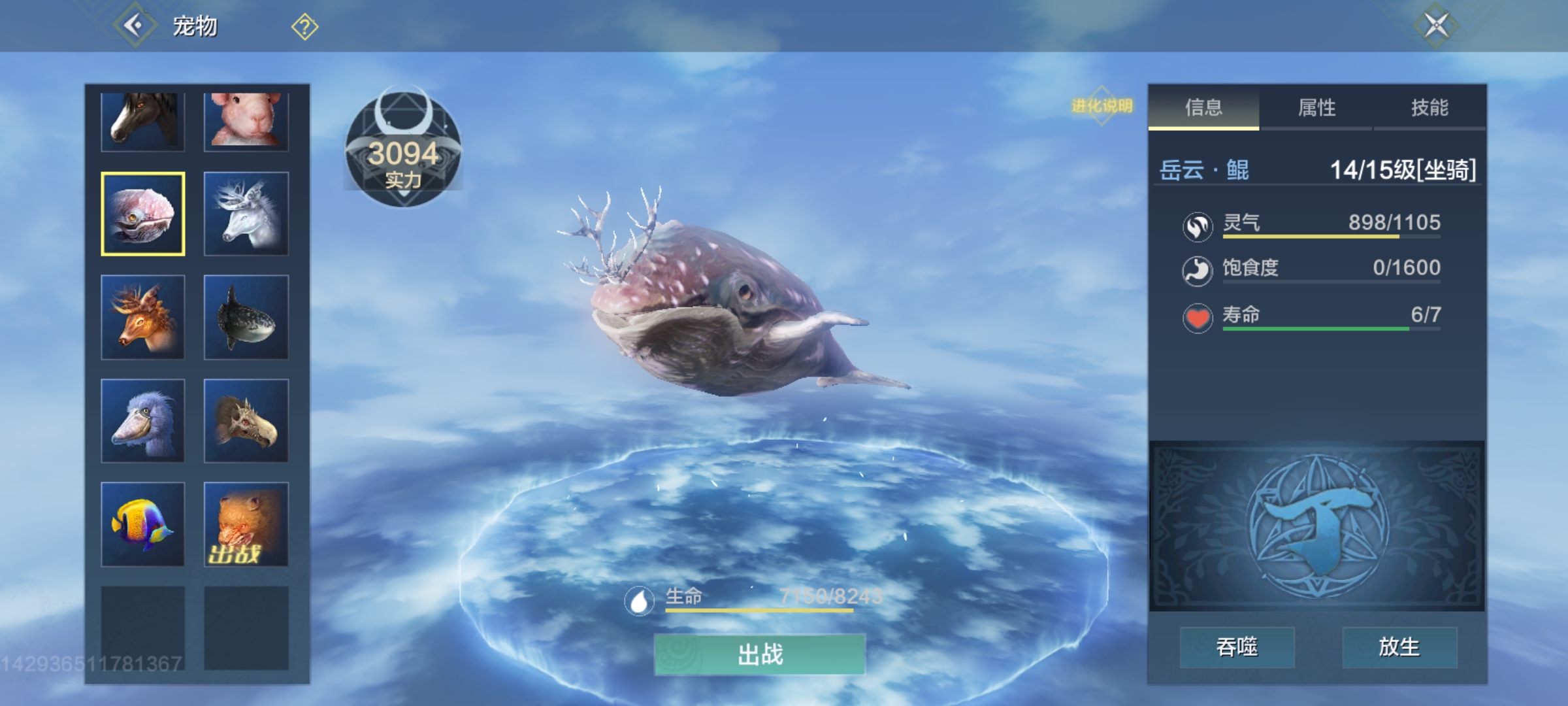Viewport: 1568px width, 706px height.
Task: Select the pink whale pet thumbnail
Action: [x=143, y=214]
